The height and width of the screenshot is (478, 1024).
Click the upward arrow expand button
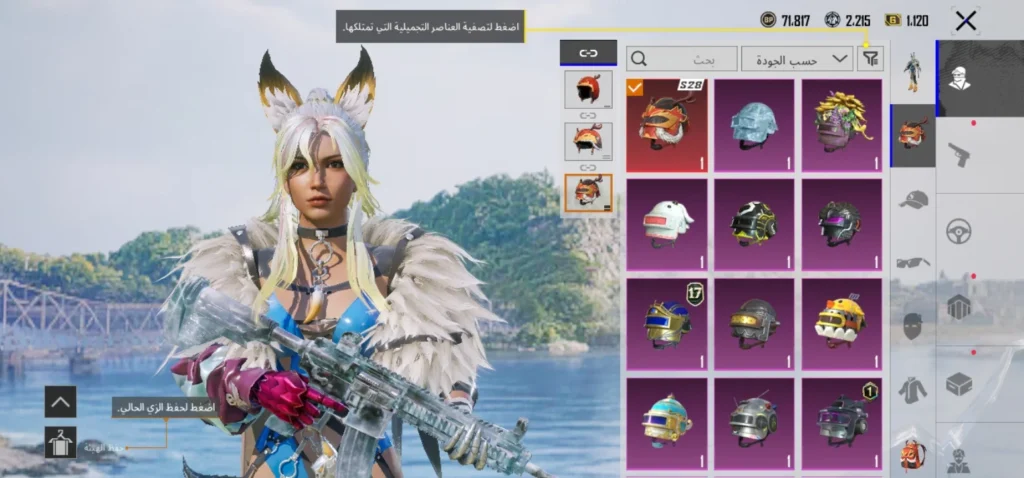[x=60, y=402]
